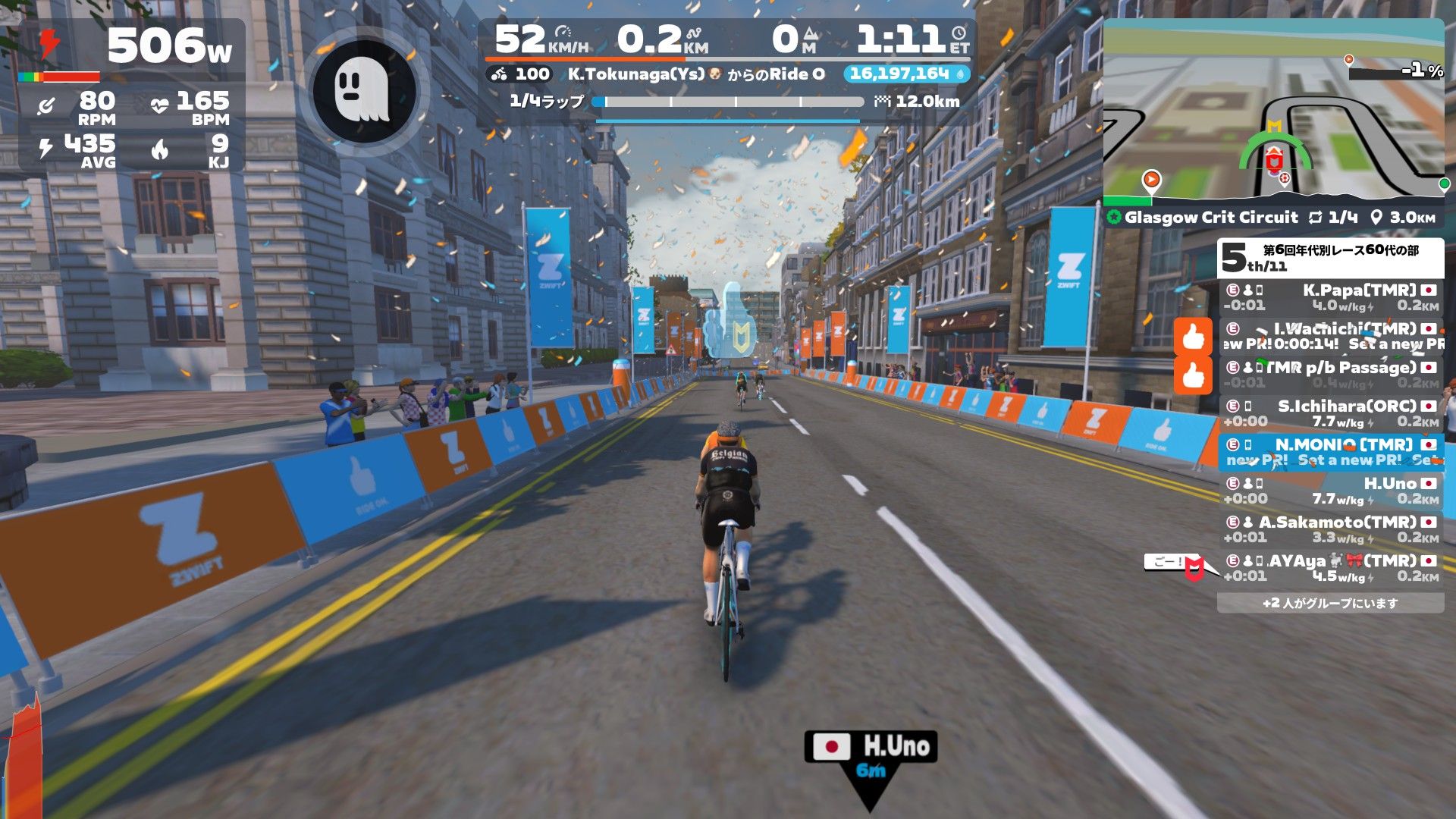Select rider S.Ichihara(ORC) in nearby riders
The width and height of the screenshot is (1456, 819).
[x=1331, y=413]
